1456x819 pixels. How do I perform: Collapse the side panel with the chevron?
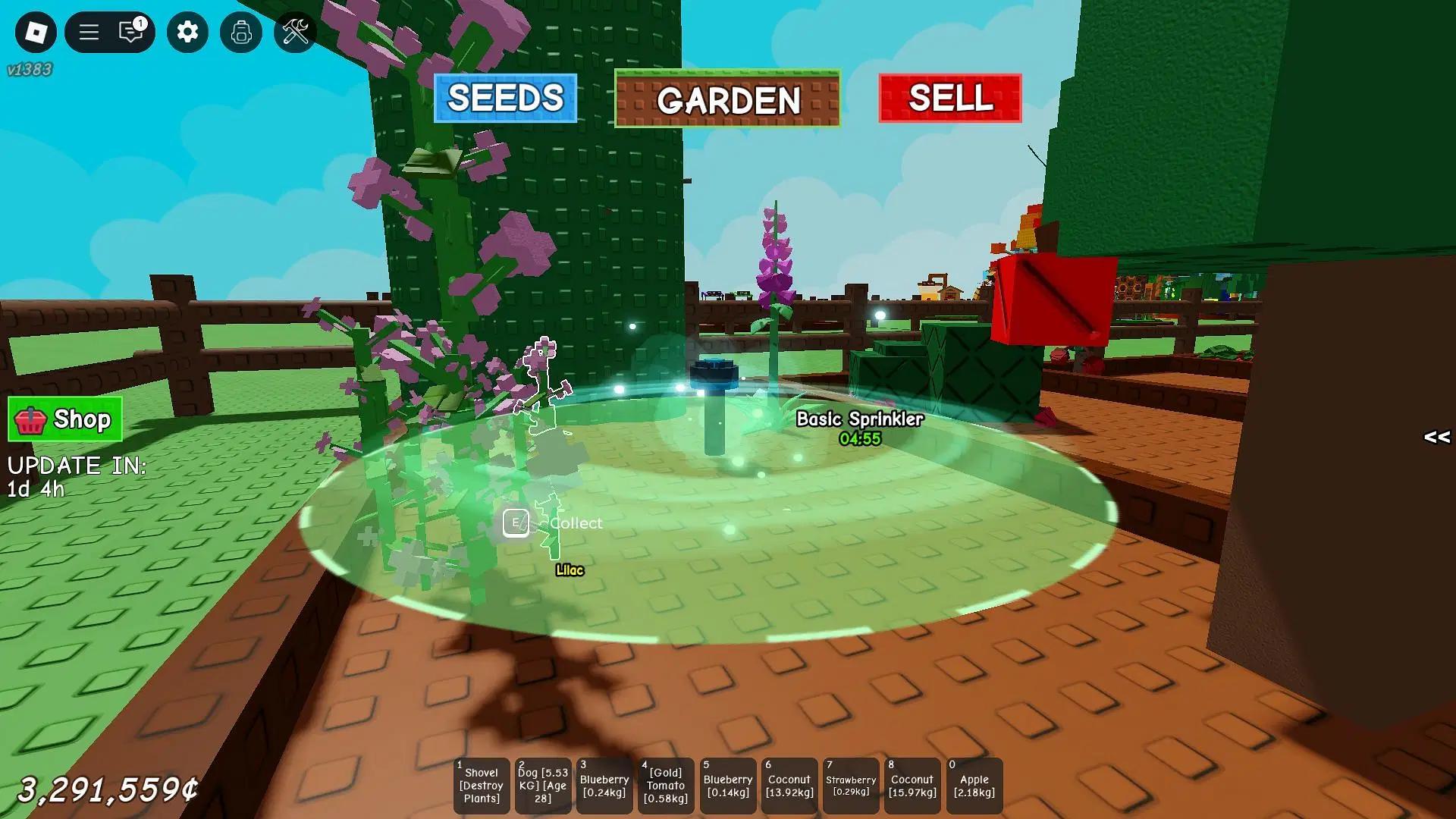click(1436, 438)
